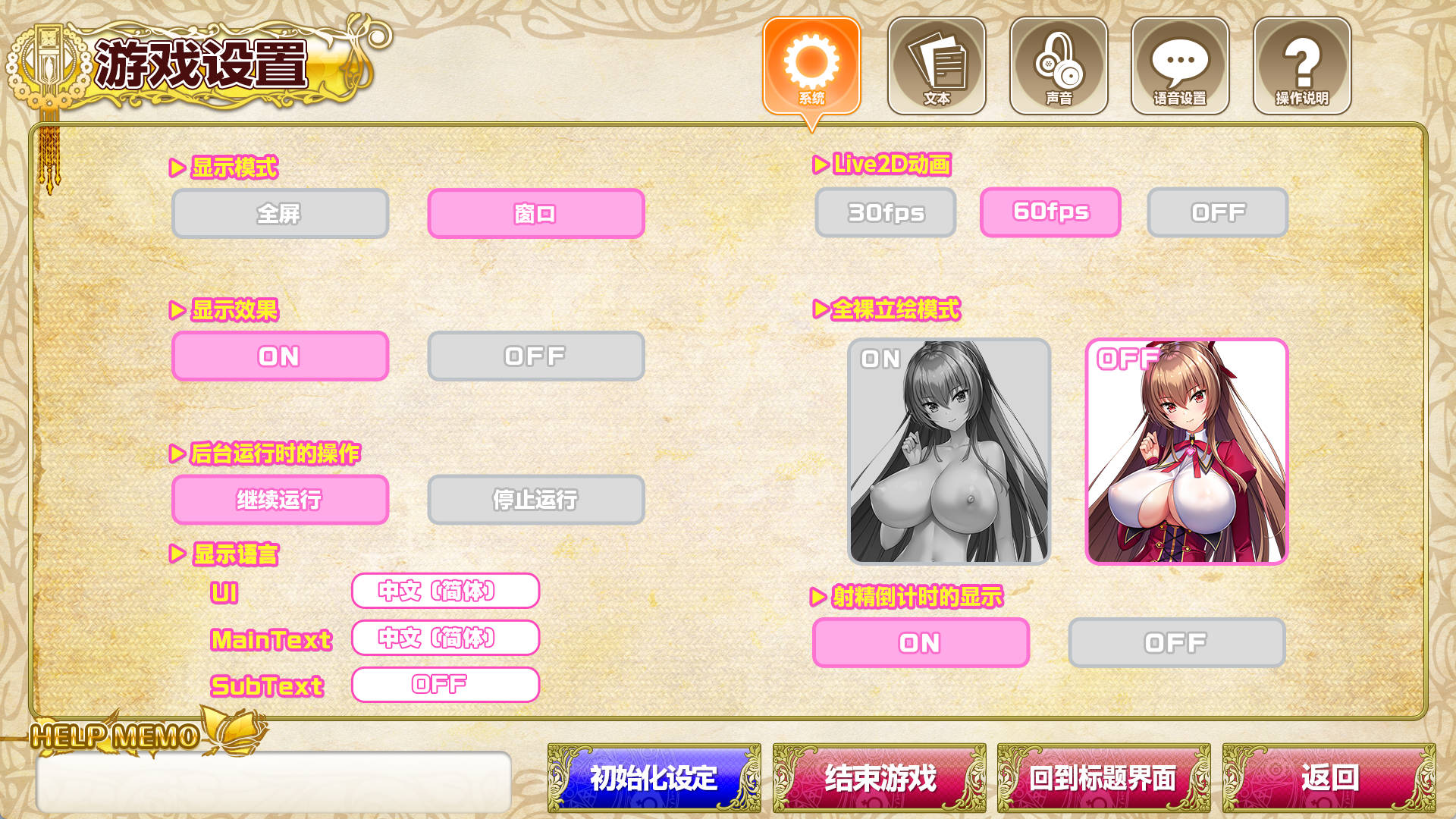The image size is (1456, 819).
Task: Enable 显示效果 by clicking ON
Action: click(x=281, y=356)
